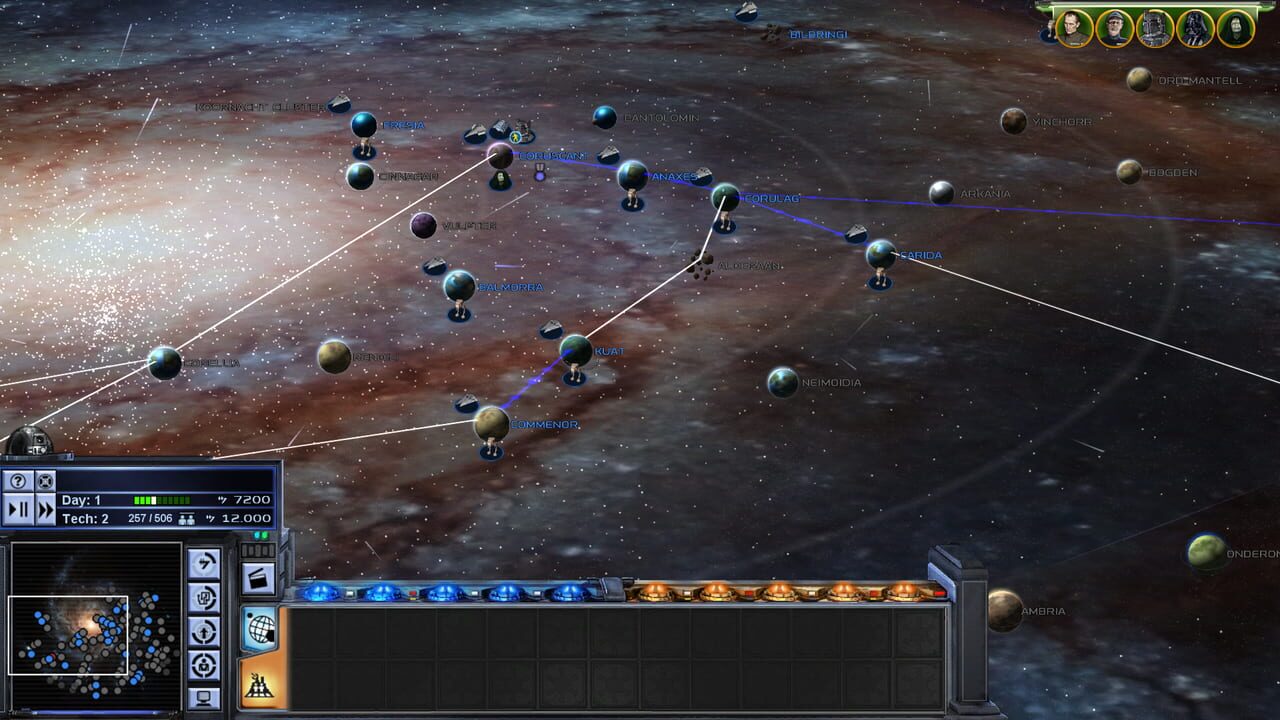Enable fast-forward game speed
Screen dimensions: 1280x720
pyautogui.click(x=46, y=508)
